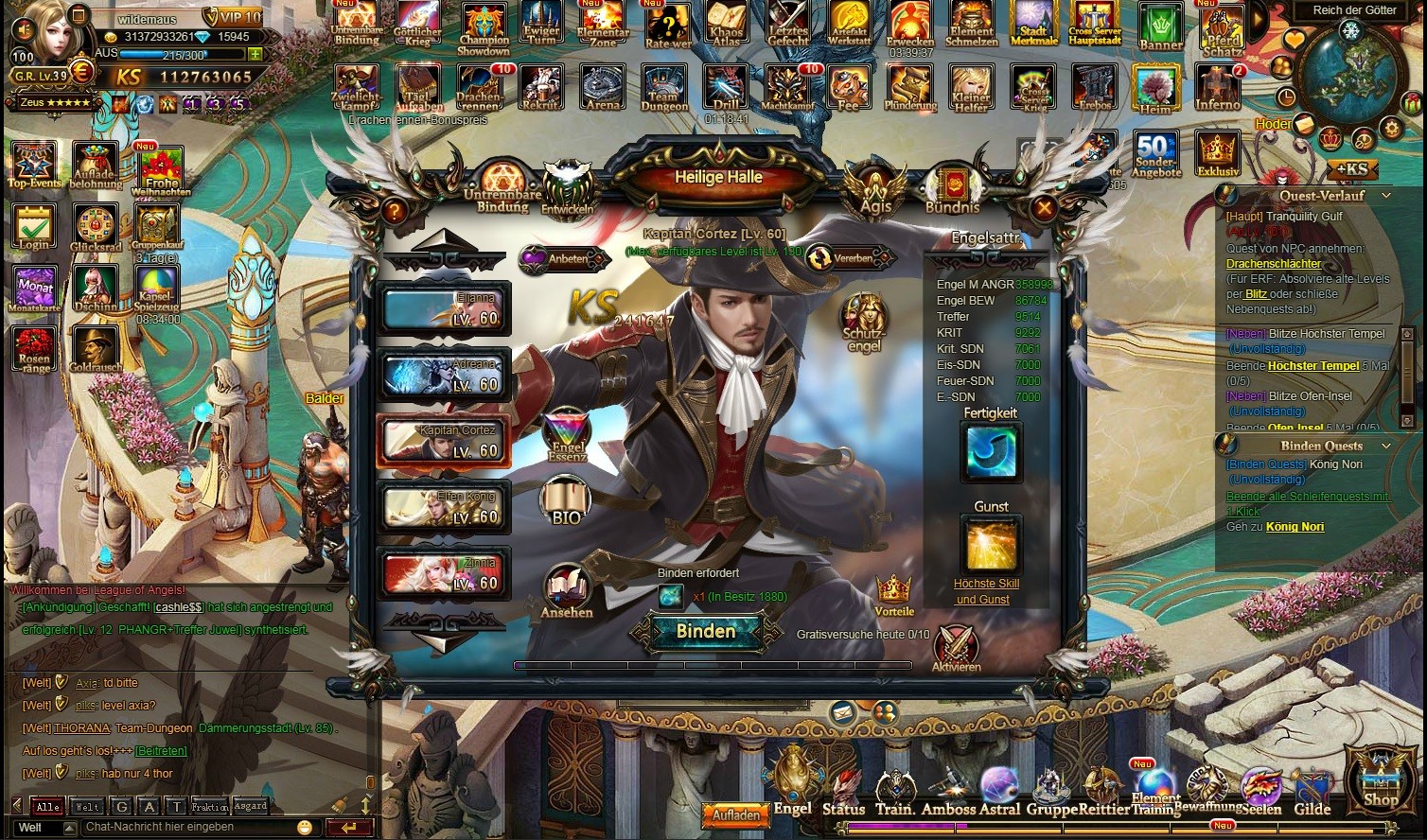
Task: Close the Heilige Halle window
Action: point(1043,208)
